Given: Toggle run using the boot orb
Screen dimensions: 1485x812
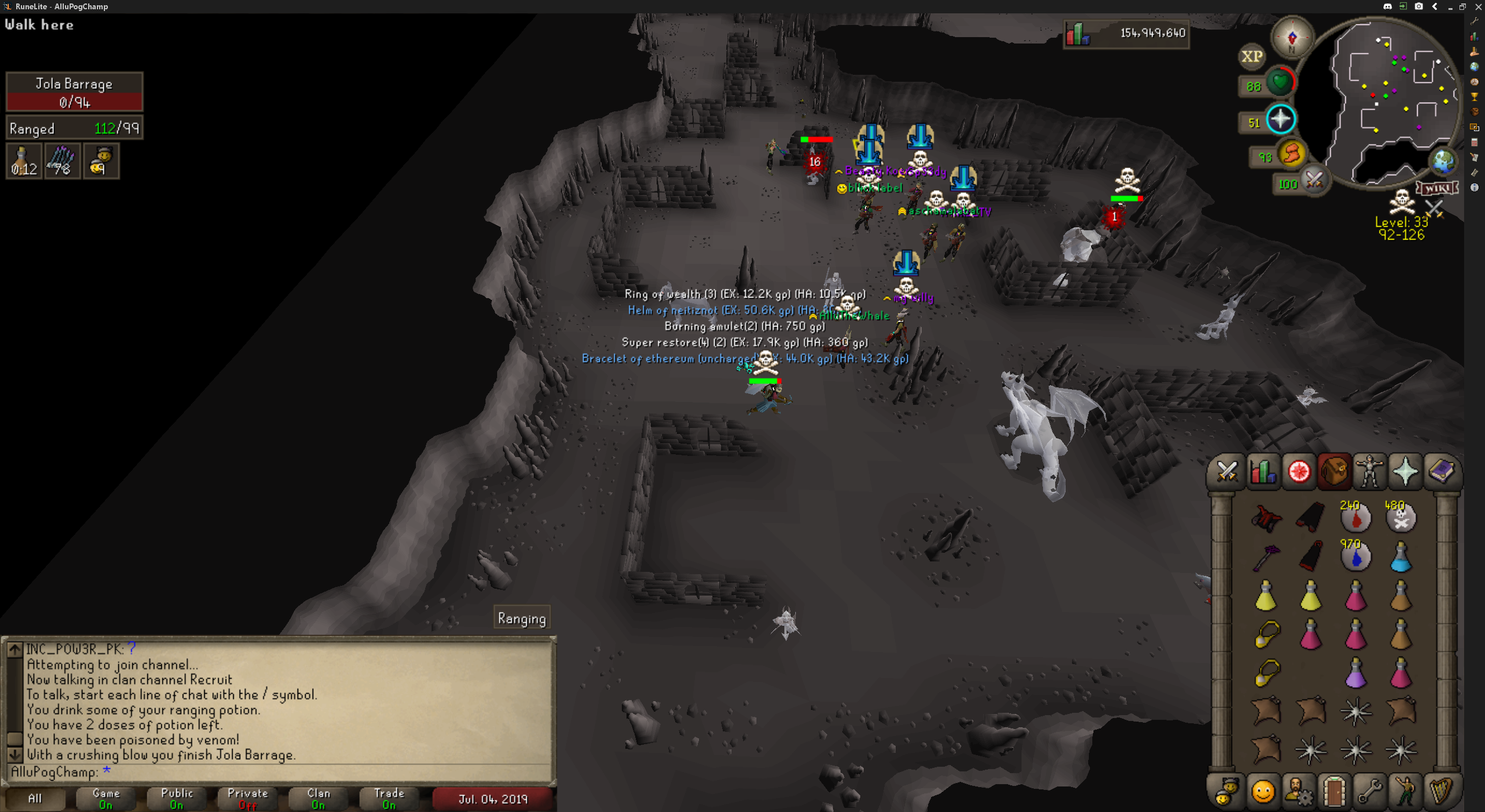Looking at the screenshot, I should [1292, 154].
